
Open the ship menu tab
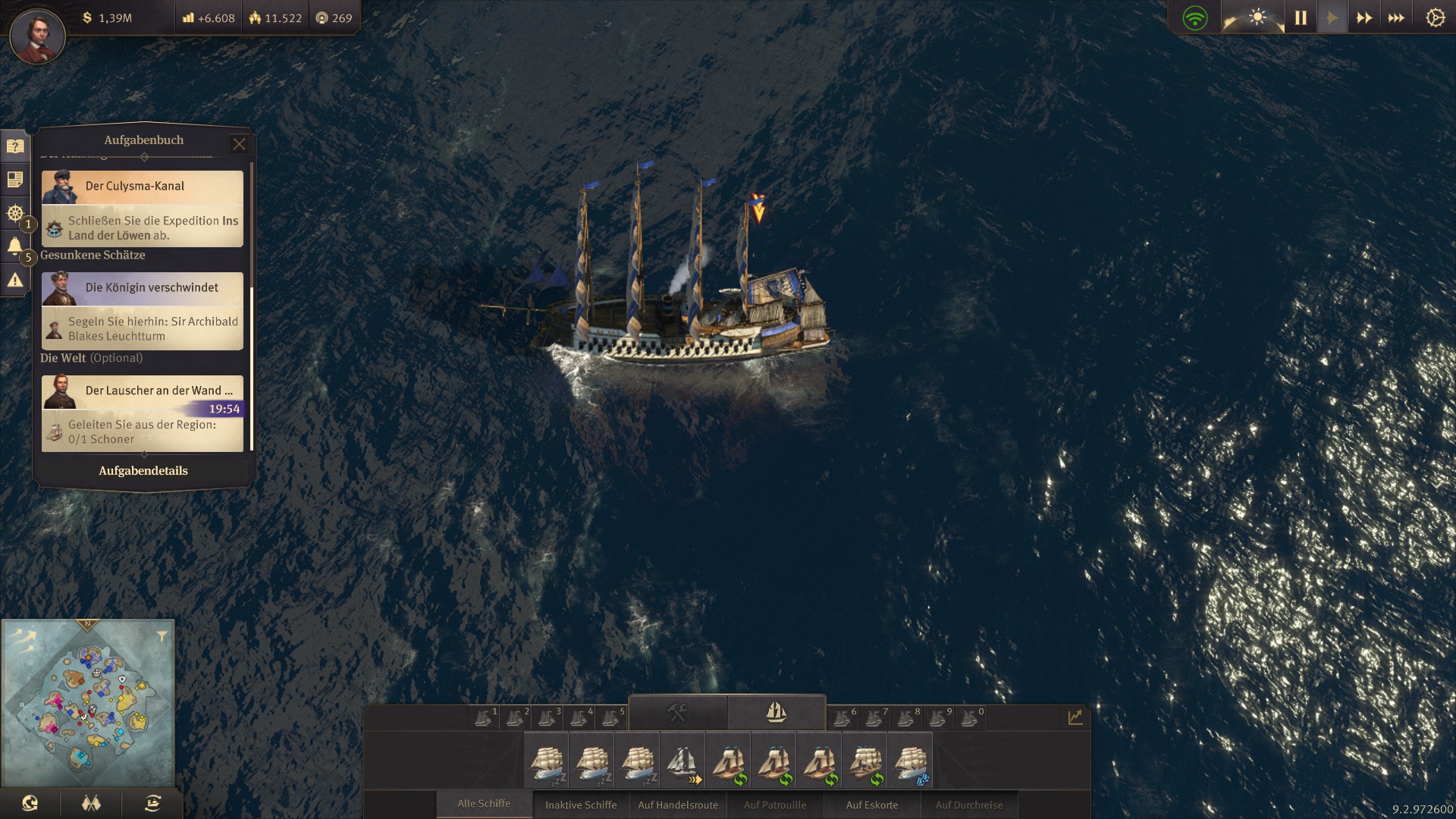[776, 712]
